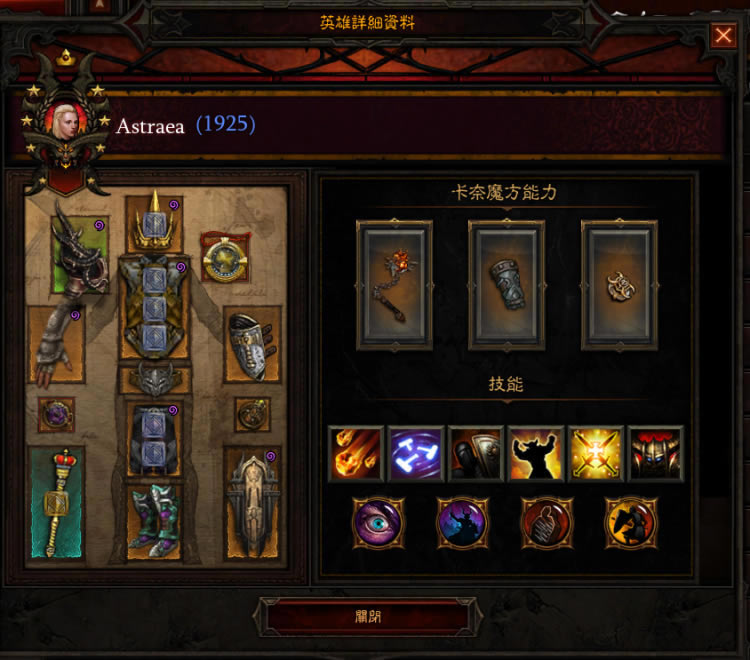Close the hero details window with the X
The image size is (750, 660).
[722, 36]
